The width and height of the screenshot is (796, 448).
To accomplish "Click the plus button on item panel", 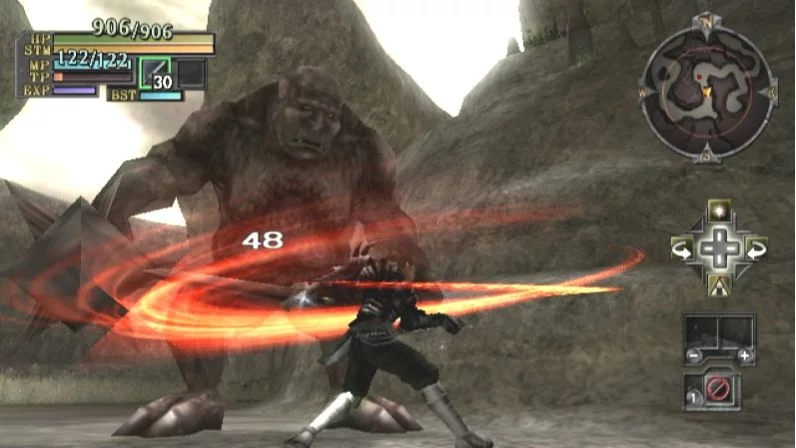I will click(744, 356).
